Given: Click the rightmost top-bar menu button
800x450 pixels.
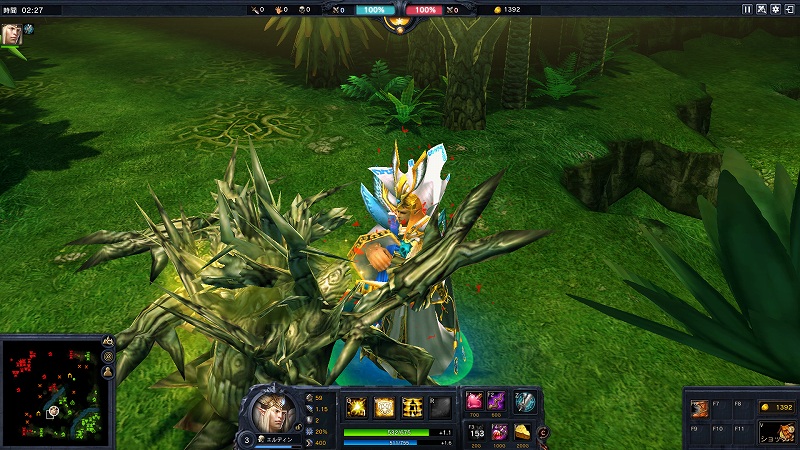Looking at the screenshot, I should point(790,9).
